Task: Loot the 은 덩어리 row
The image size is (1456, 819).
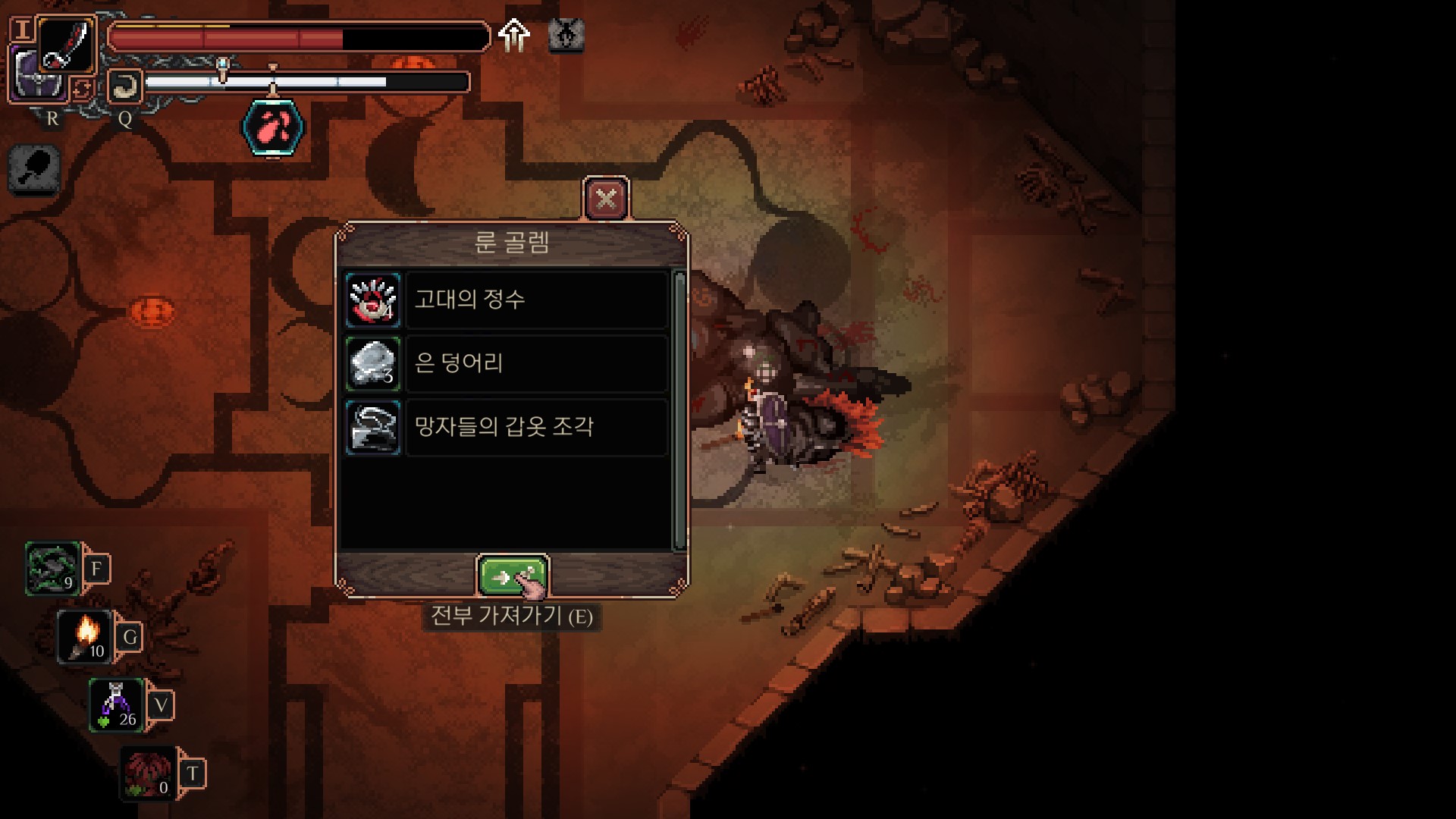Action: [x=506, y=363]
